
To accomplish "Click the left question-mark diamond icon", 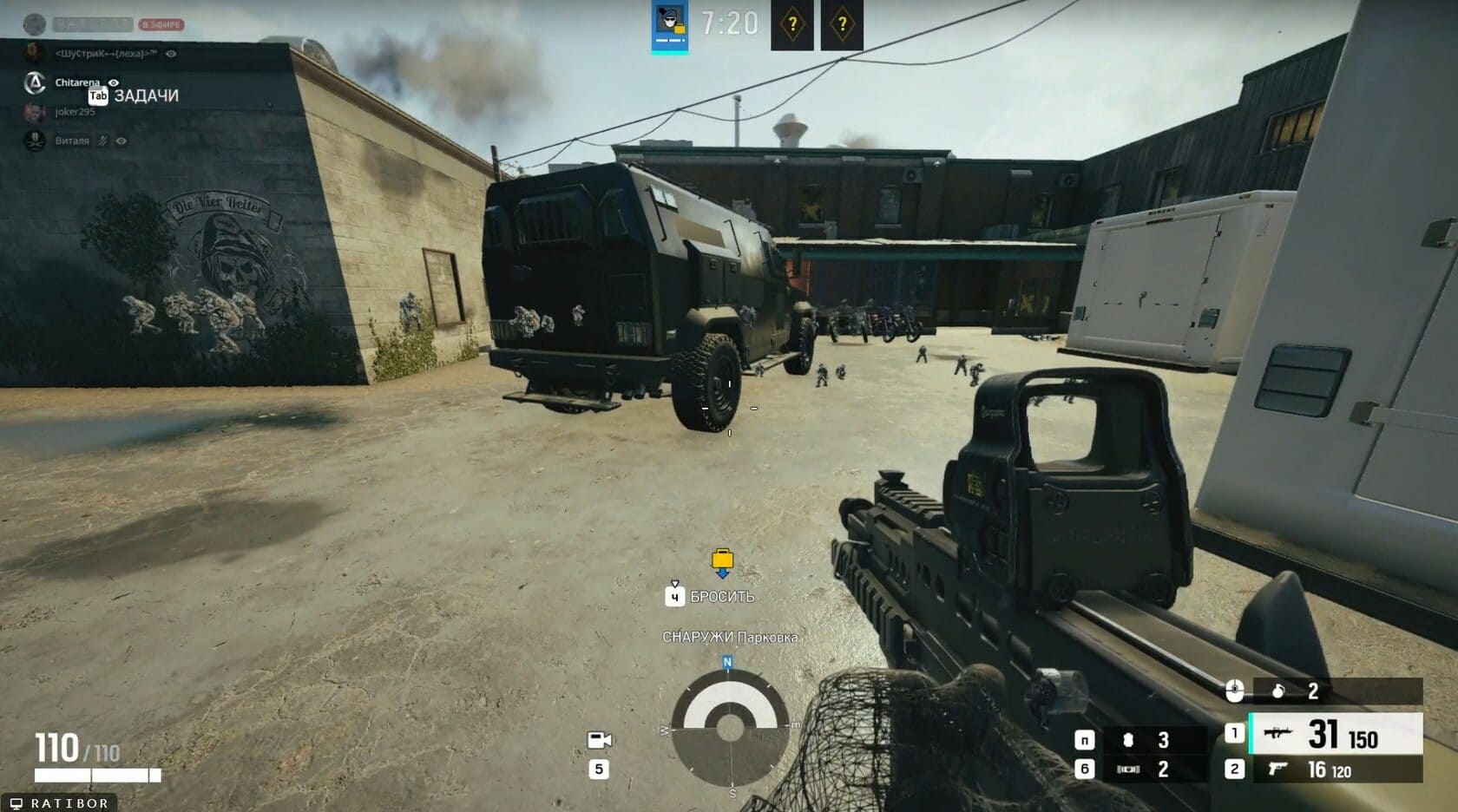I will coord(791,23).
